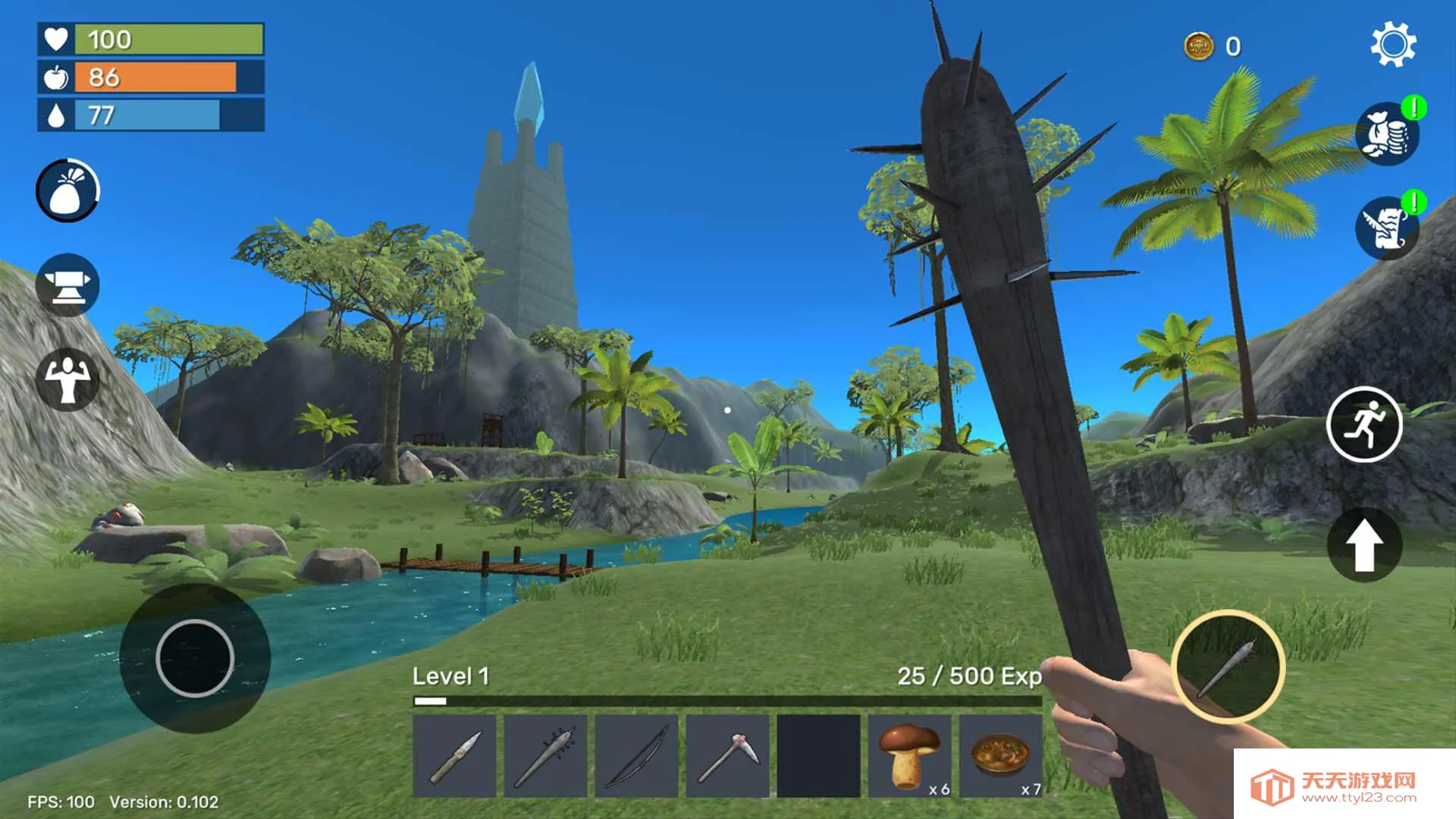Equip the bow from the hotbar
Screen dimensions: 1456x819
coord(637,756)
